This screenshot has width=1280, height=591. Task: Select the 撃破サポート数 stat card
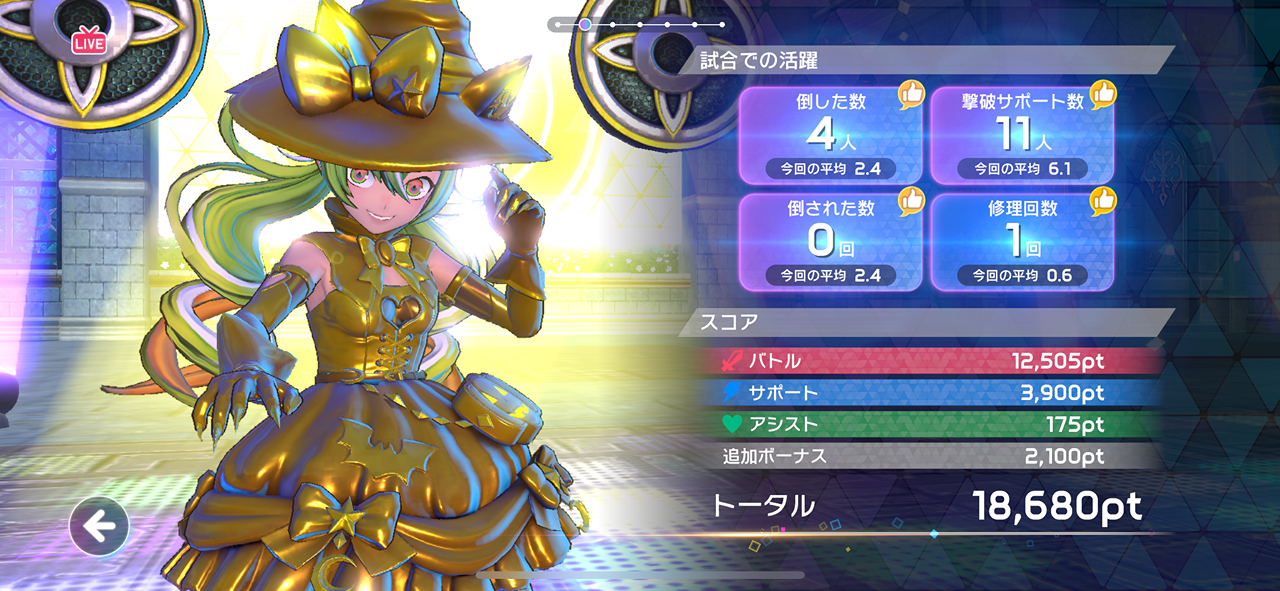coord(1022,135)
